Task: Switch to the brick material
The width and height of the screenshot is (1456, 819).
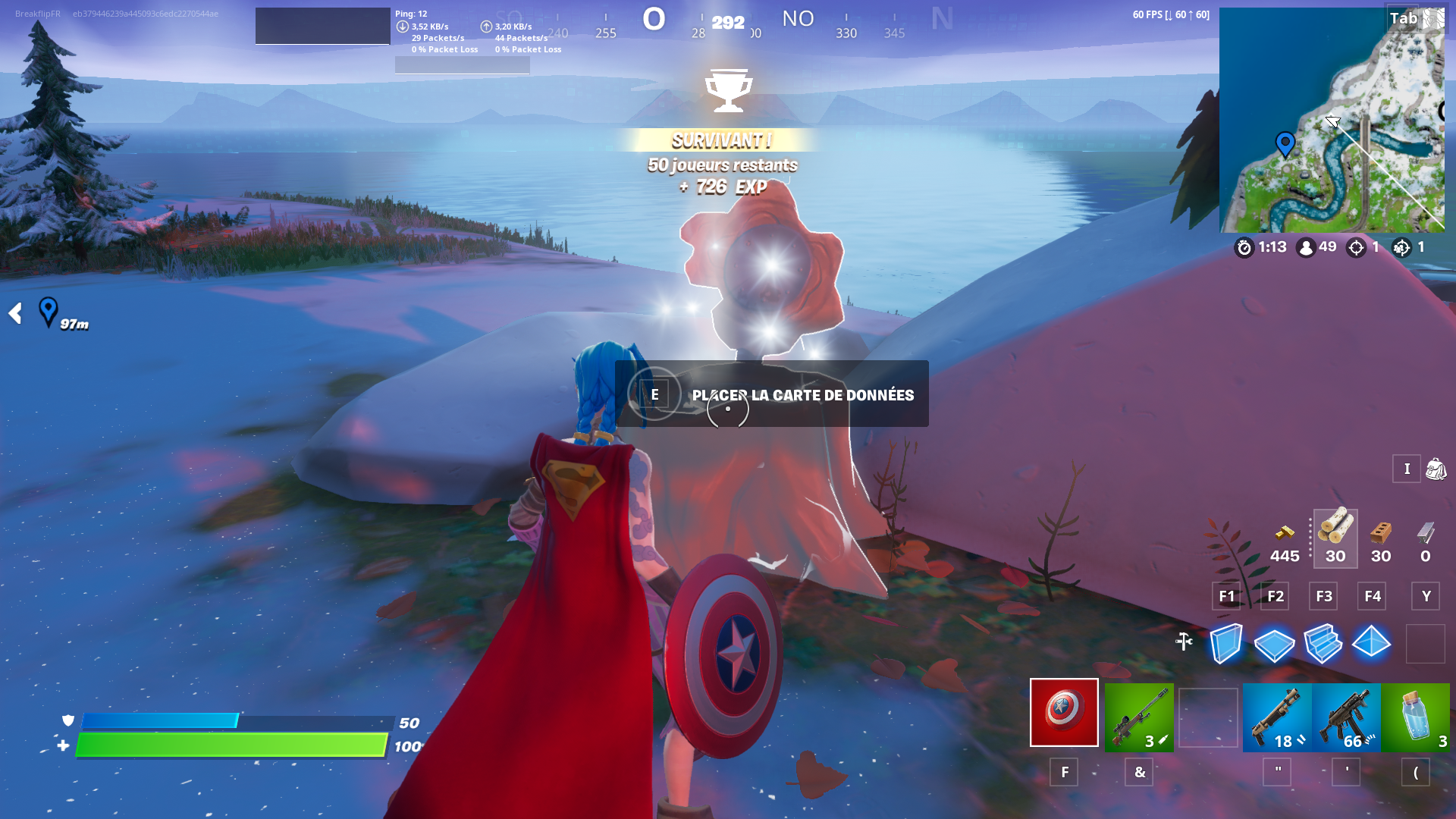Action: pos(1380,538)
